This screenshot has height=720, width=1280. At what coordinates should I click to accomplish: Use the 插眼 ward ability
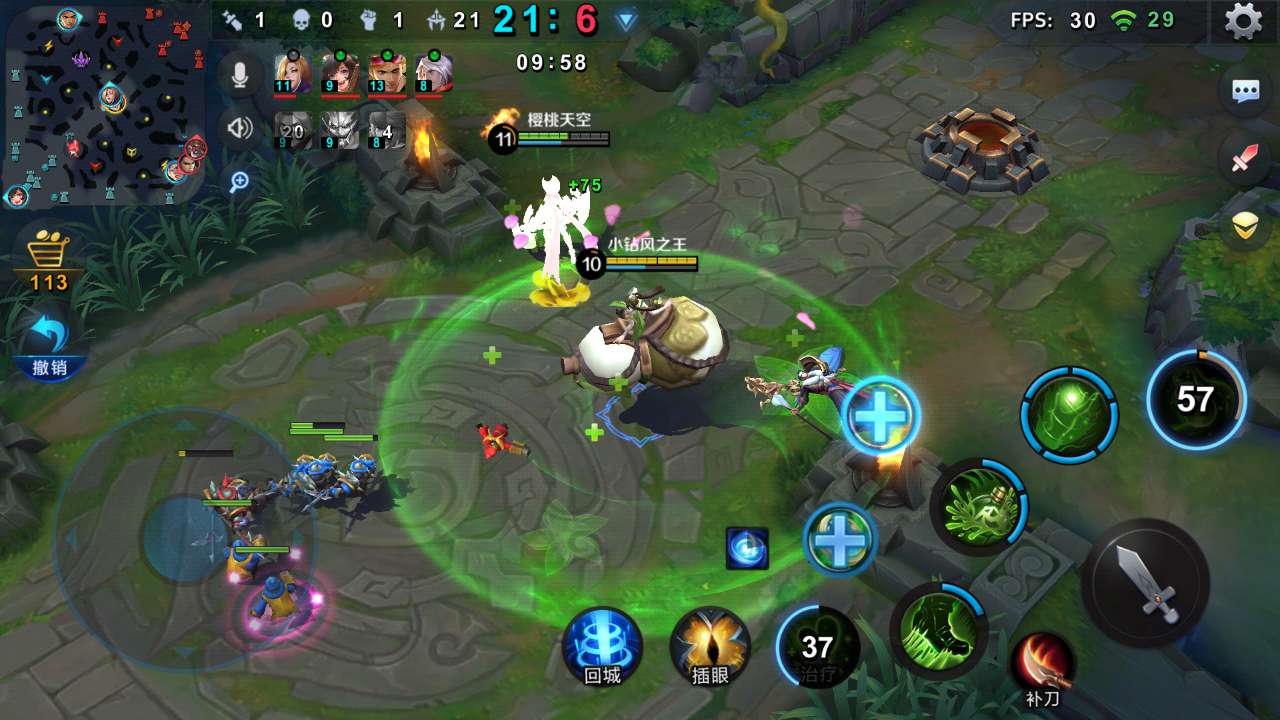tap(710, 646)
